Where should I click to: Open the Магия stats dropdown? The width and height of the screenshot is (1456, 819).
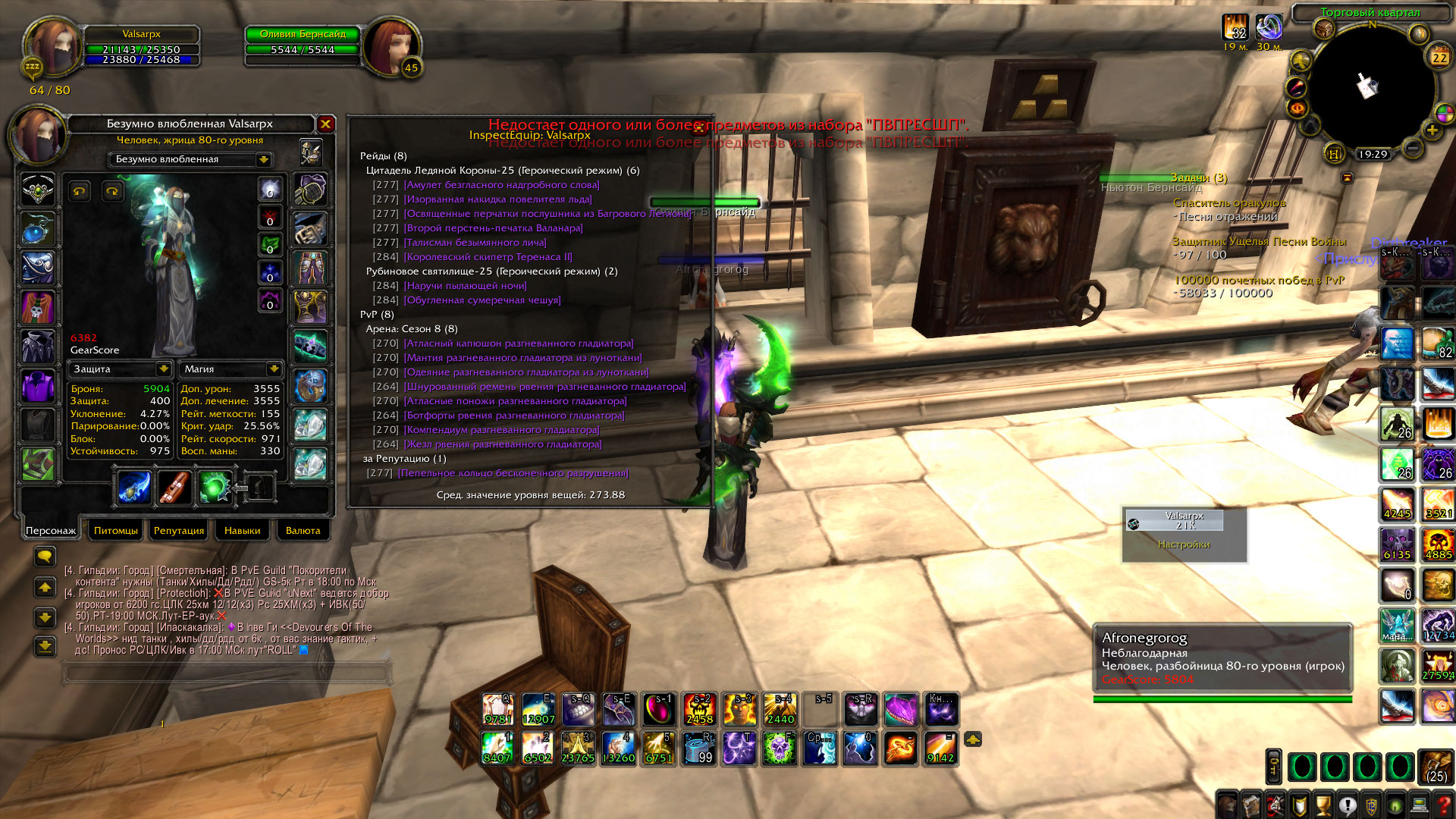click(274, 369)
